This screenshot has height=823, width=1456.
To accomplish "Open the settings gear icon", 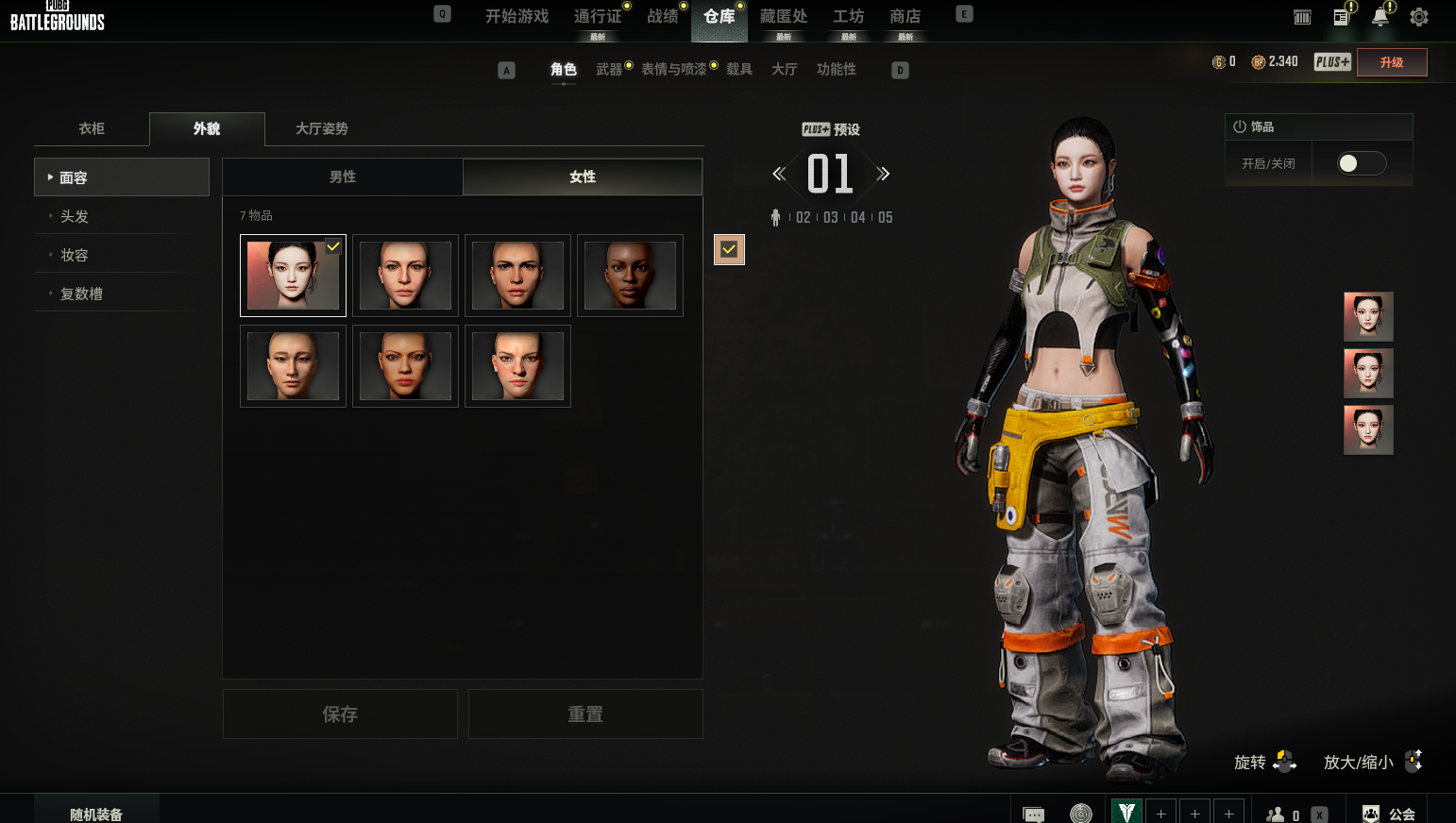I will (x=1418, y=17).
